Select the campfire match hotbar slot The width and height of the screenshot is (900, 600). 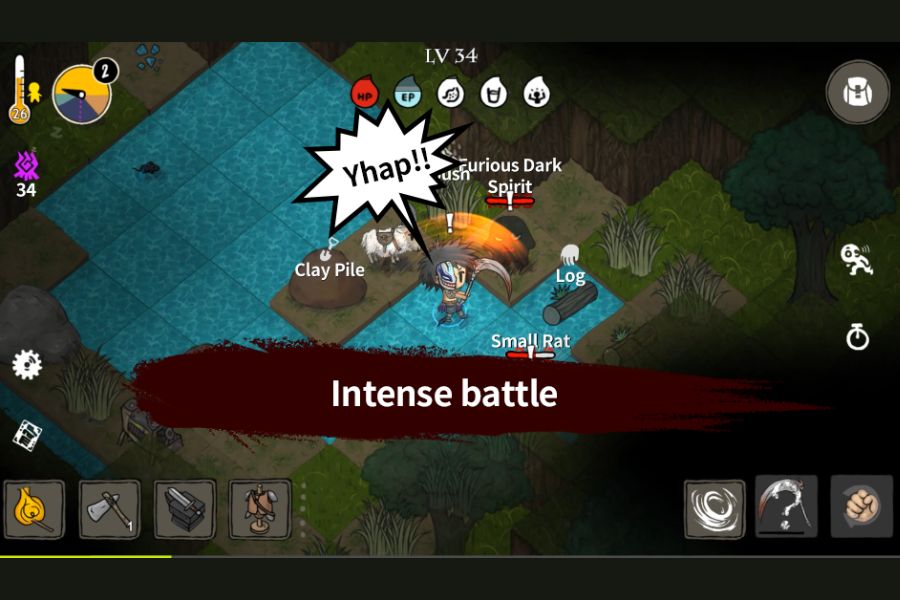34,509
